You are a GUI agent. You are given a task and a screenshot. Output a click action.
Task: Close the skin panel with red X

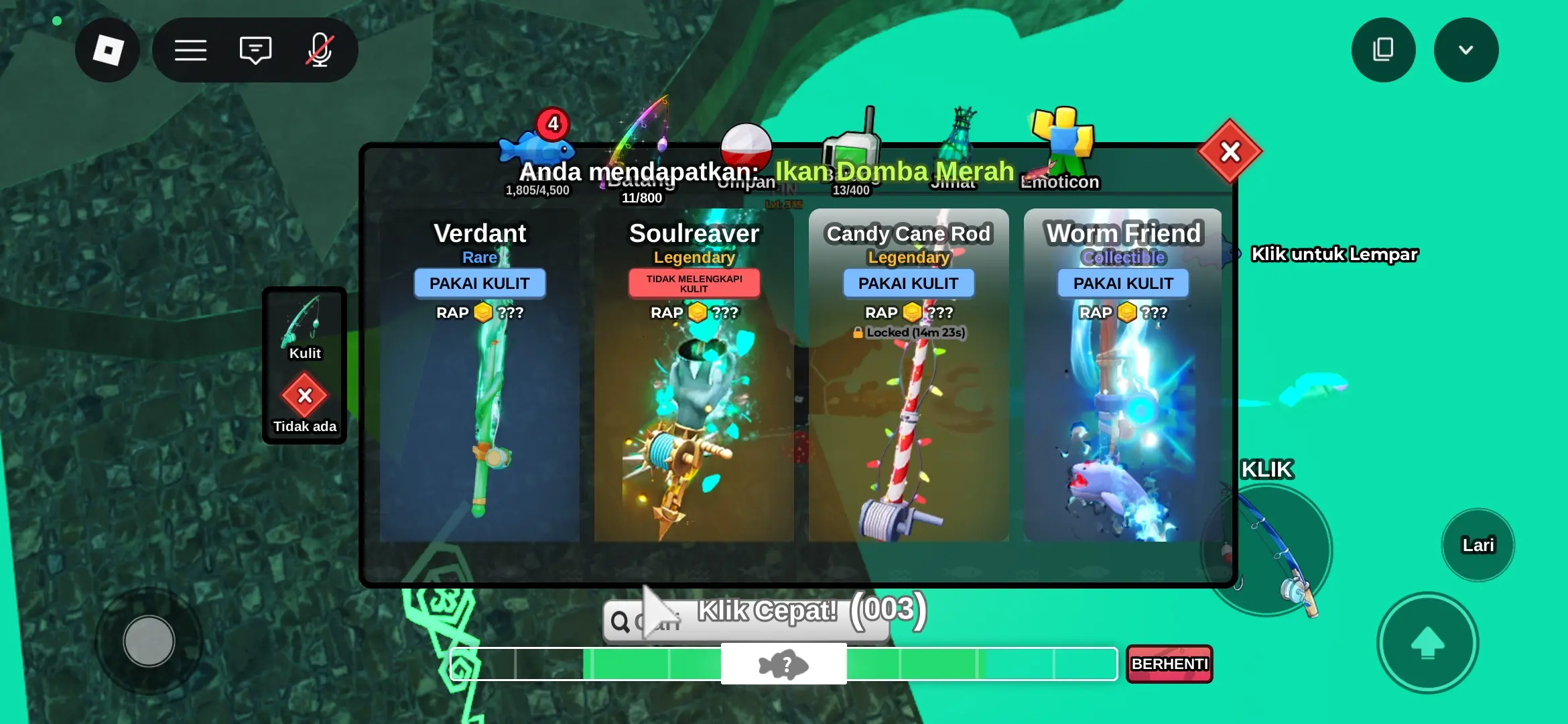[1230, 152]
